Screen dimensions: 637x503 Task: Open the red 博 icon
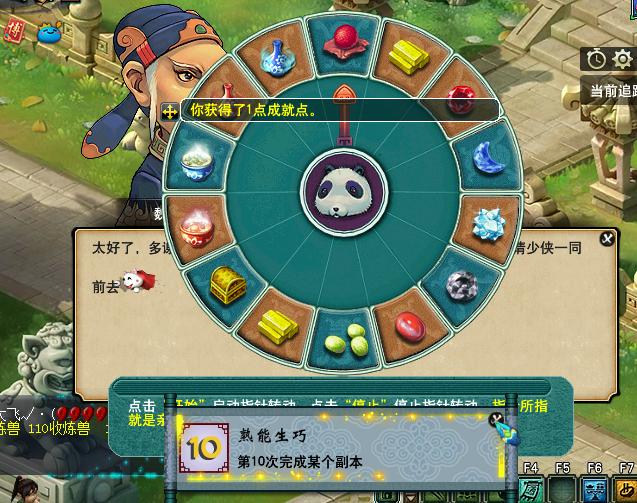click(x=13, y=30)
